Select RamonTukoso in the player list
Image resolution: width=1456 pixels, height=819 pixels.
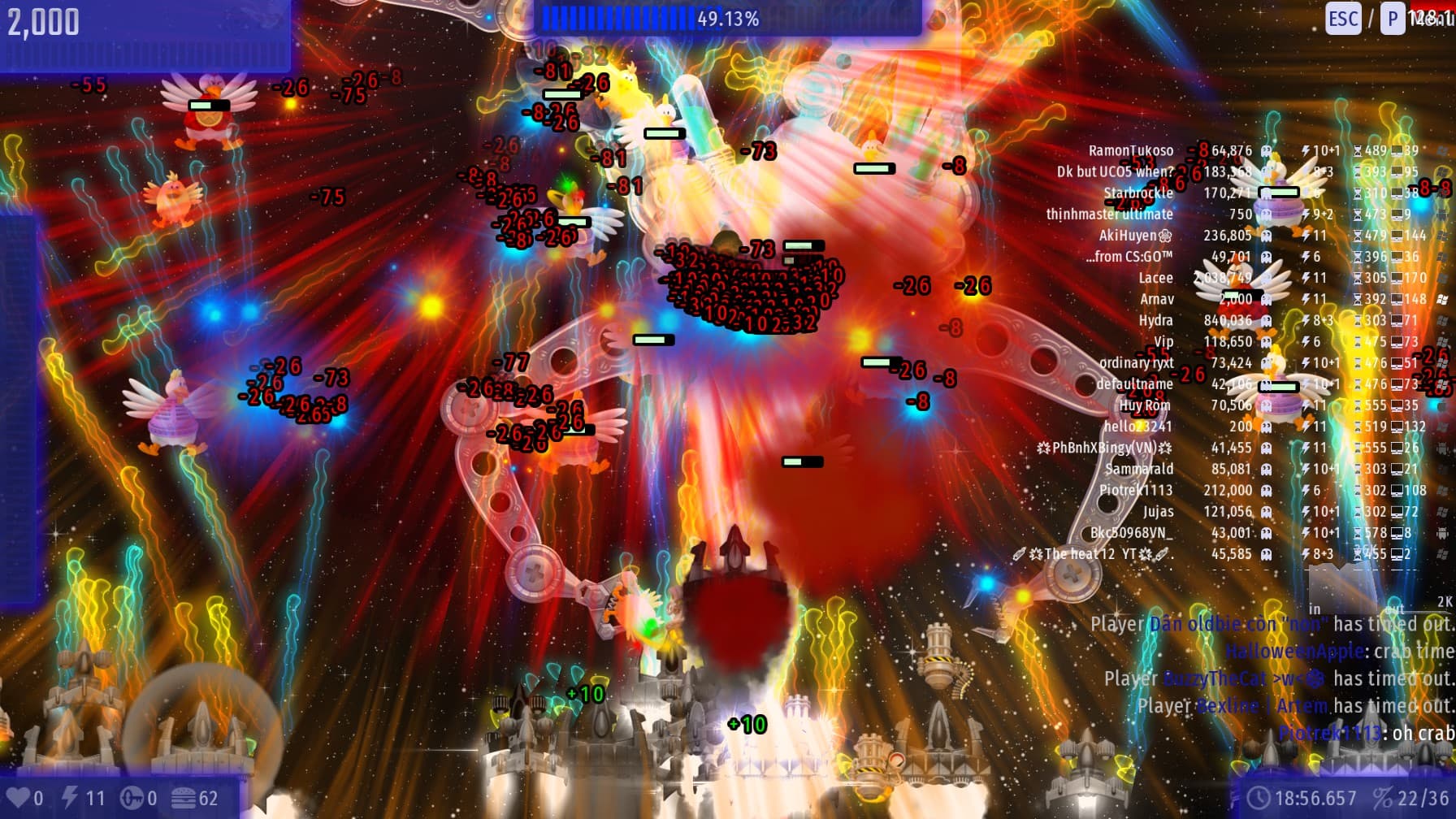(x=1131, y=151)
